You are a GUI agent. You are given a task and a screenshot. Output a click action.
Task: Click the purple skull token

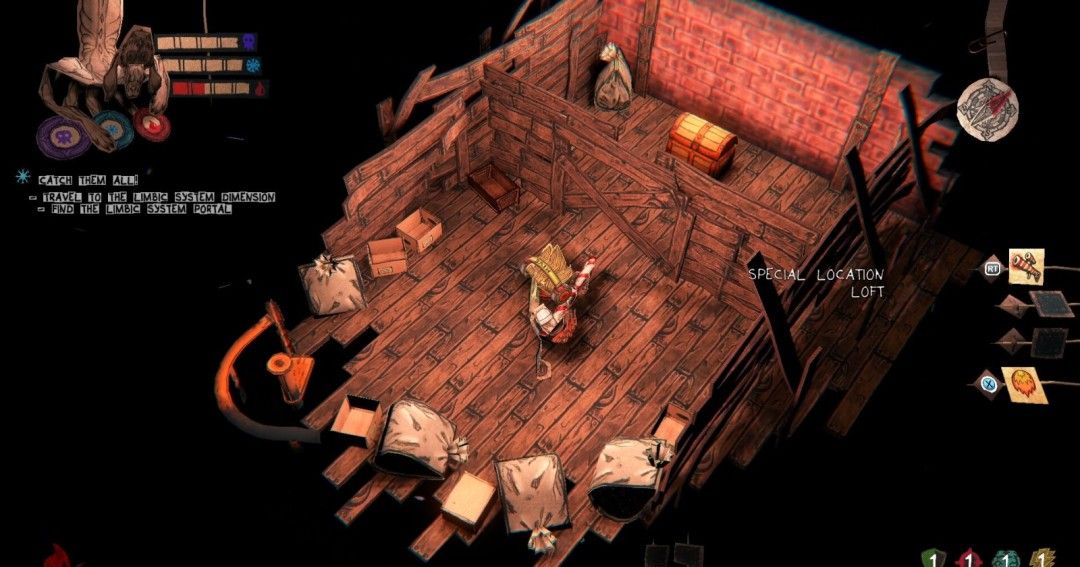pos(57,135)
